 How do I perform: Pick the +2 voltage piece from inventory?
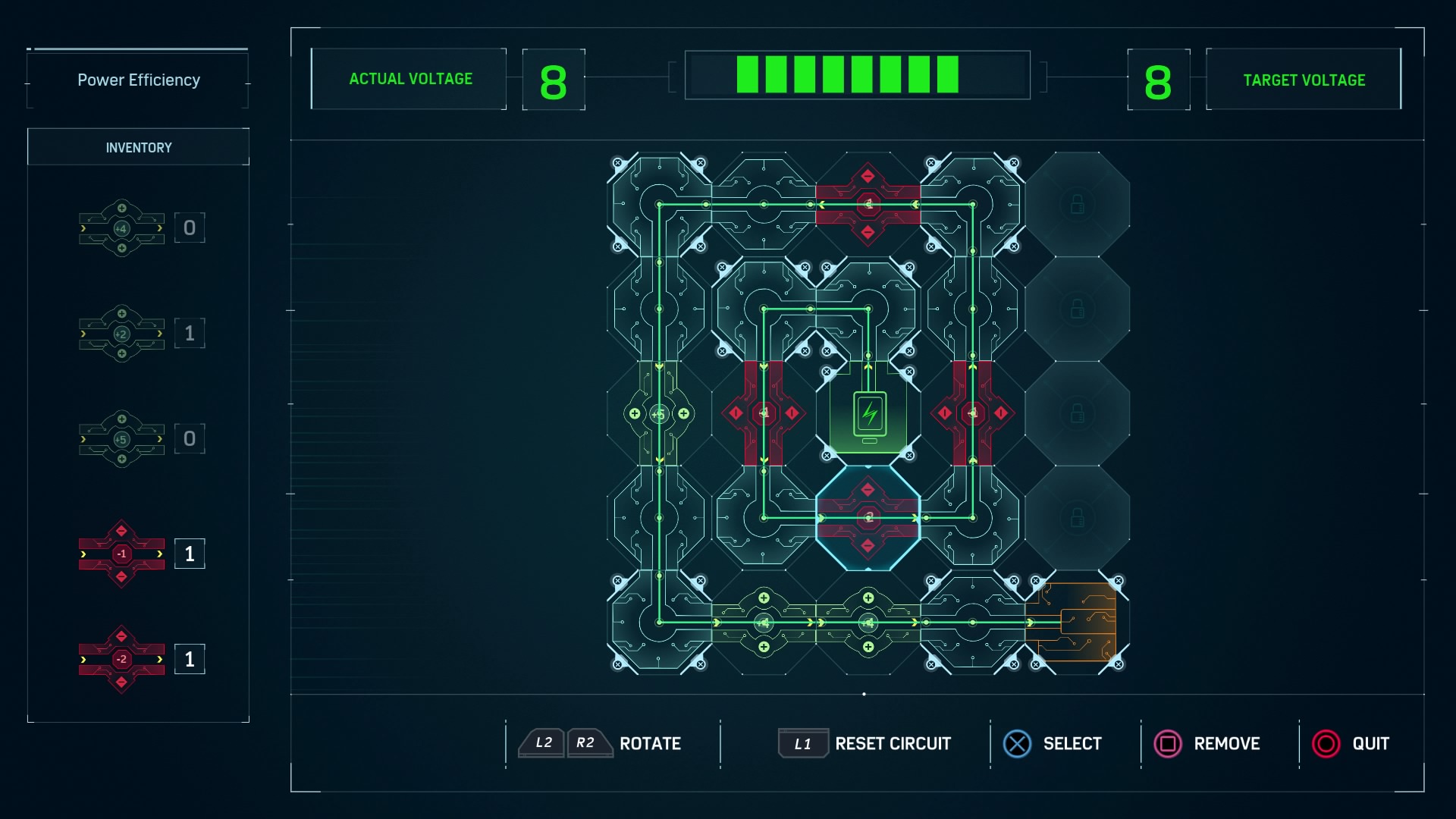(121, 334)
